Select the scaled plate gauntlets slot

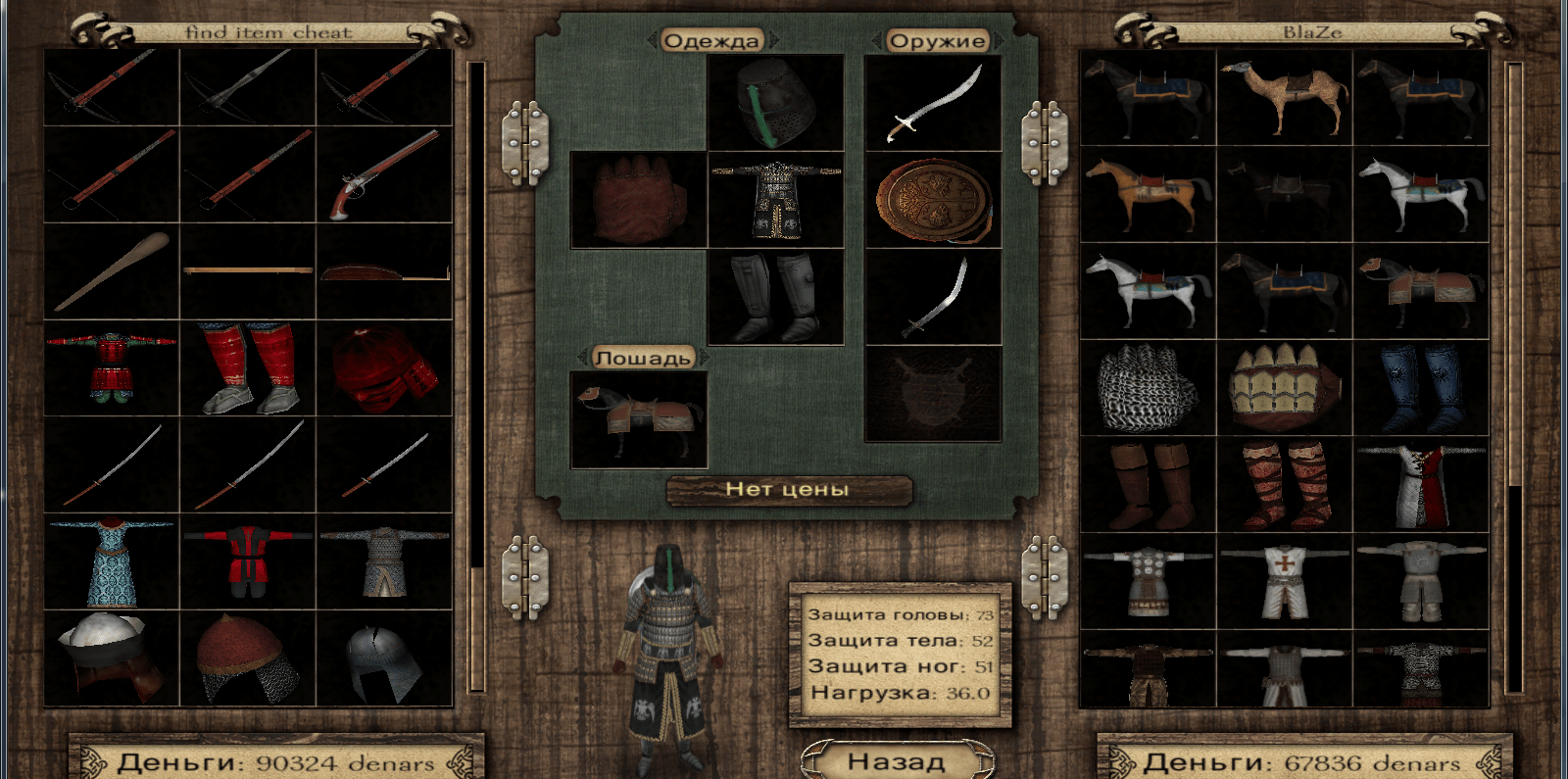click(x=1284, y=388)
